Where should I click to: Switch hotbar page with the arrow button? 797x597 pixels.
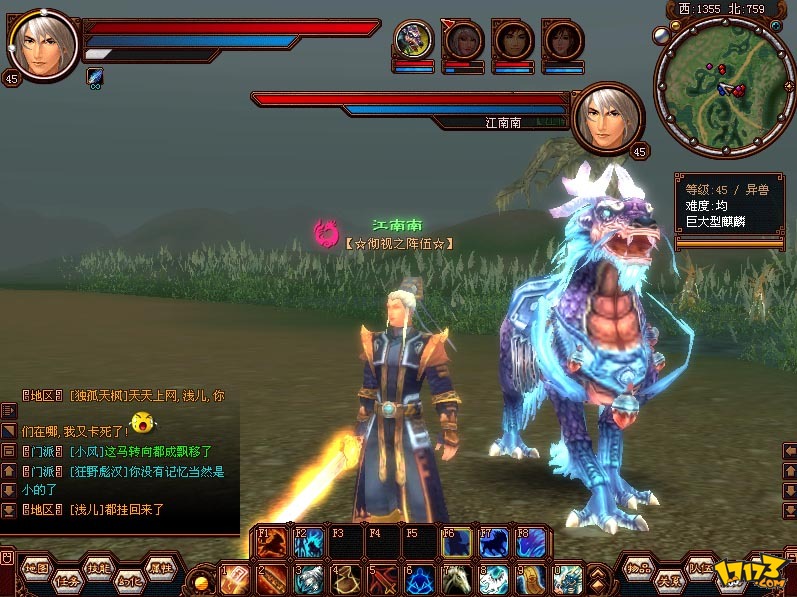(597, 579)
